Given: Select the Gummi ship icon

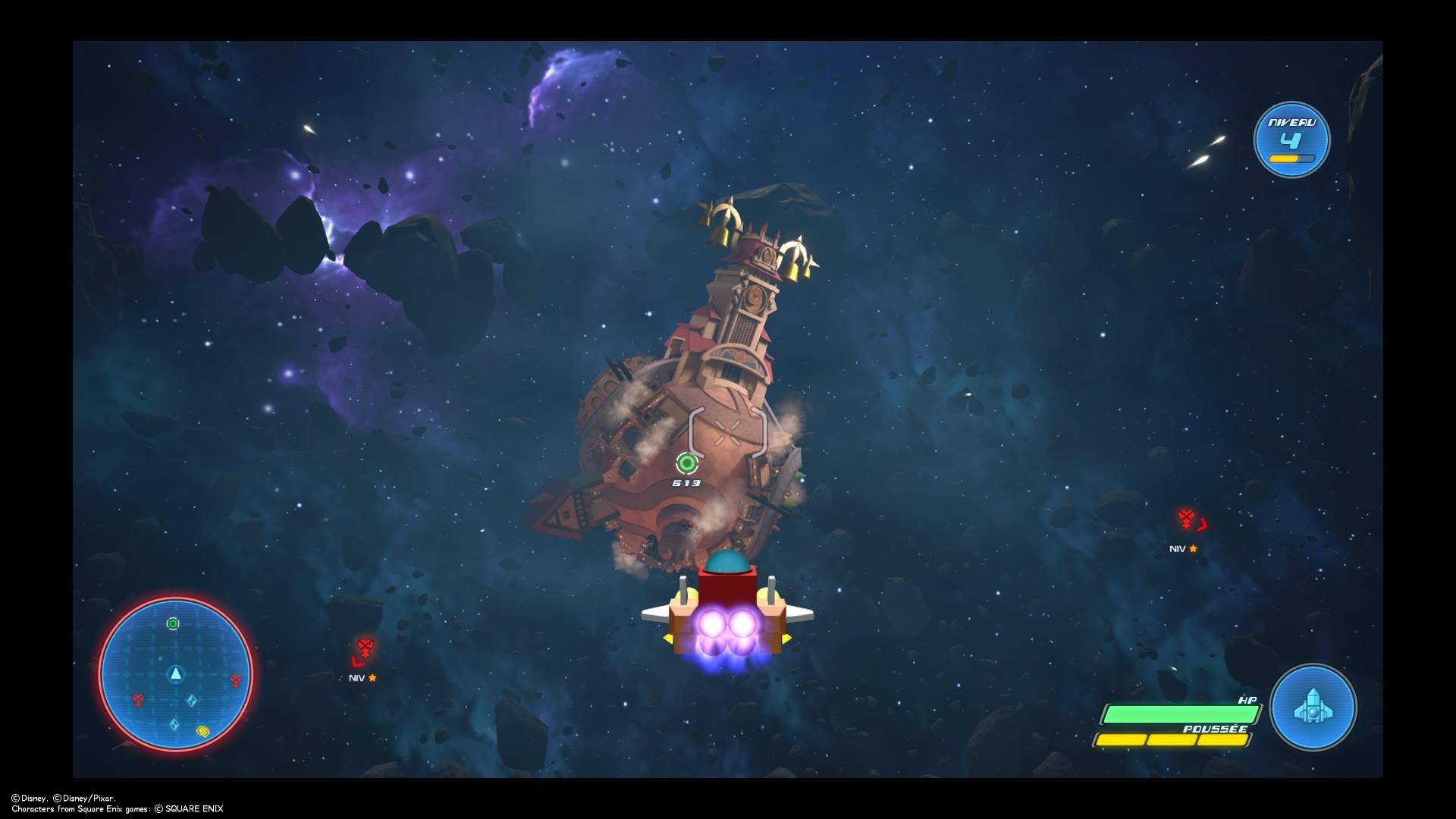Looking at the screenshot, I should [x=1313, y=708].
